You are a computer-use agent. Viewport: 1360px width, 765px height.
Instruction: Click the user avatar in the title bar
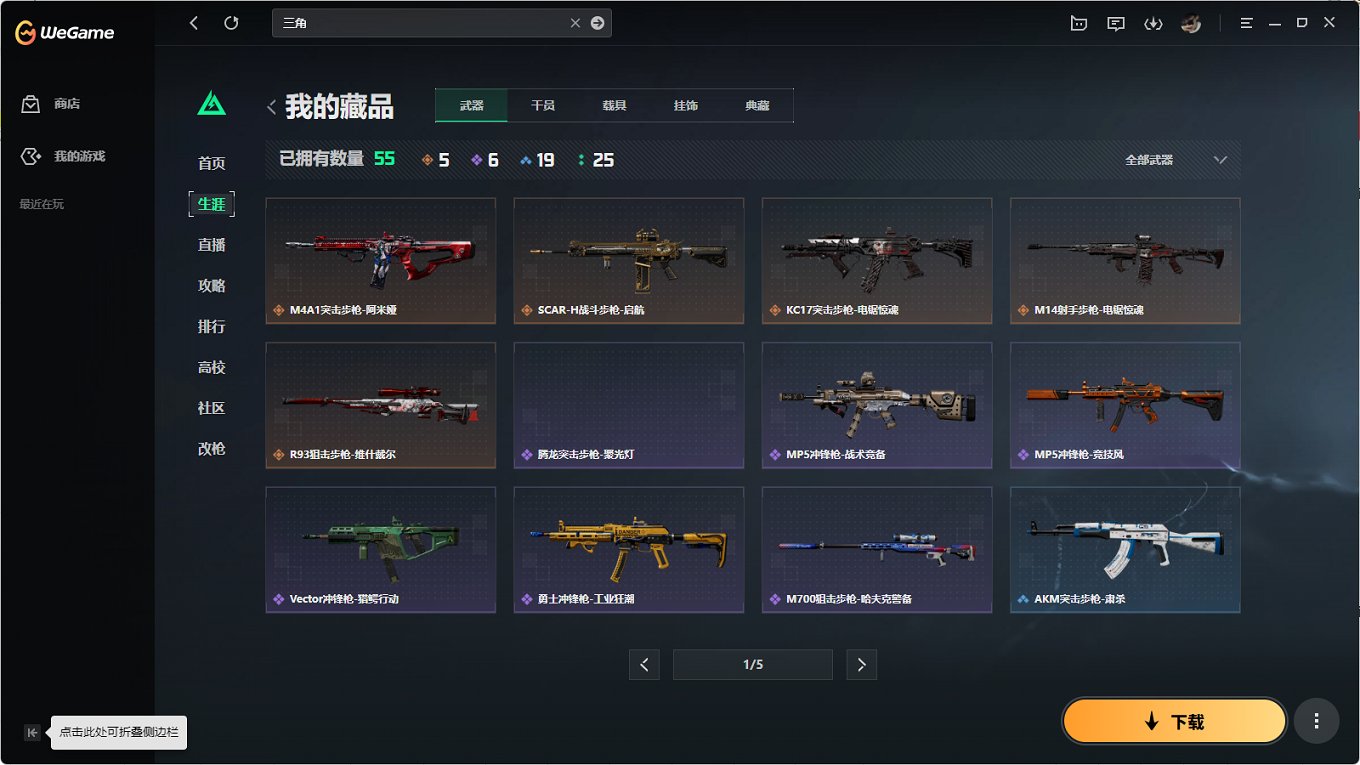pos(1191,22)
